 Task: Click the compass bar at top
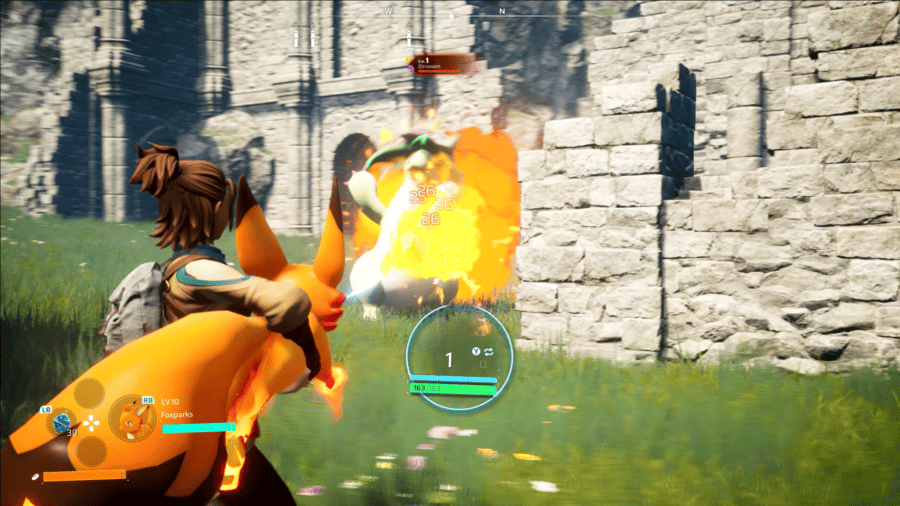(447, 12)
